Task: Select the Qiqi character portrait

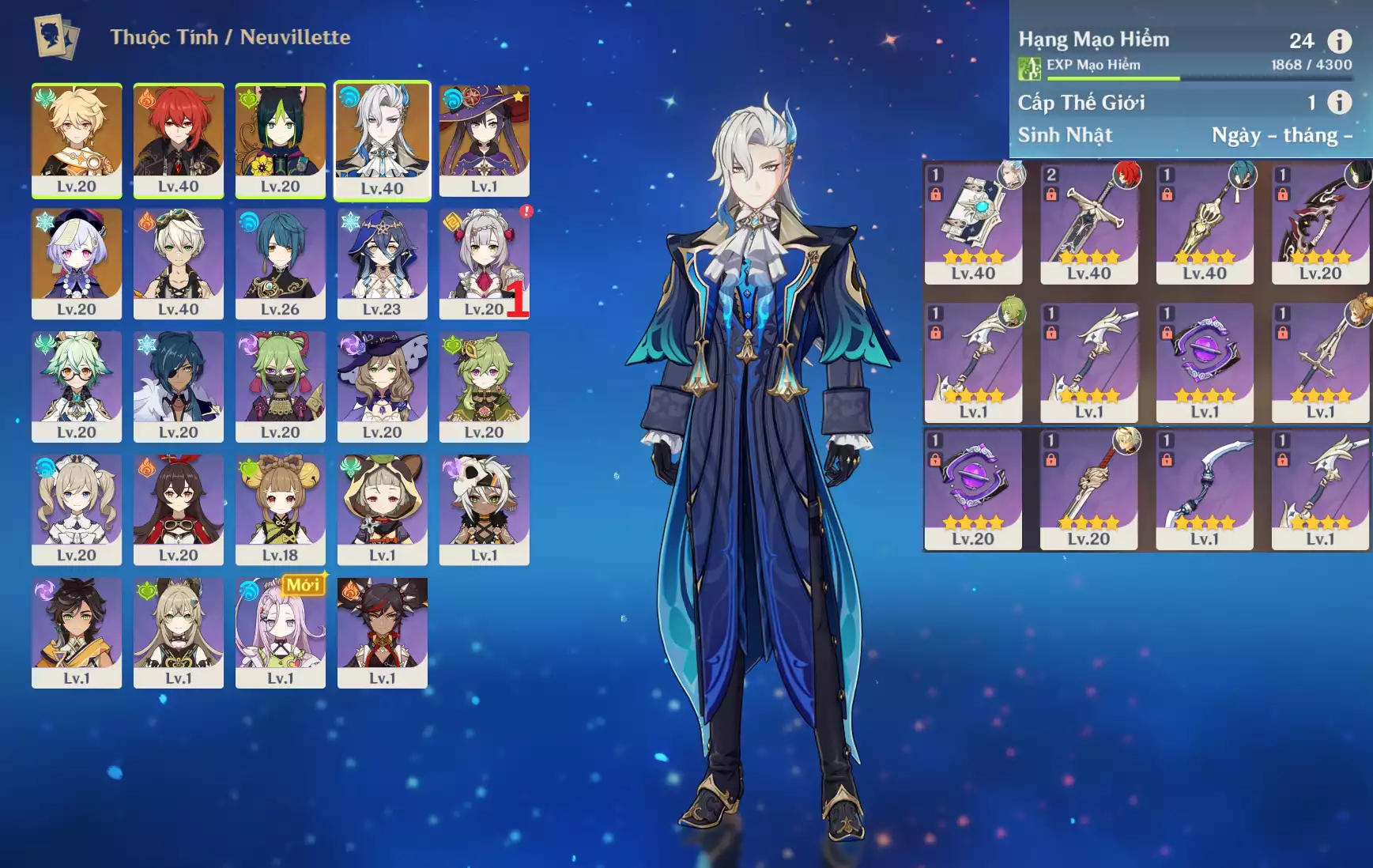Action: coord(77,263)
